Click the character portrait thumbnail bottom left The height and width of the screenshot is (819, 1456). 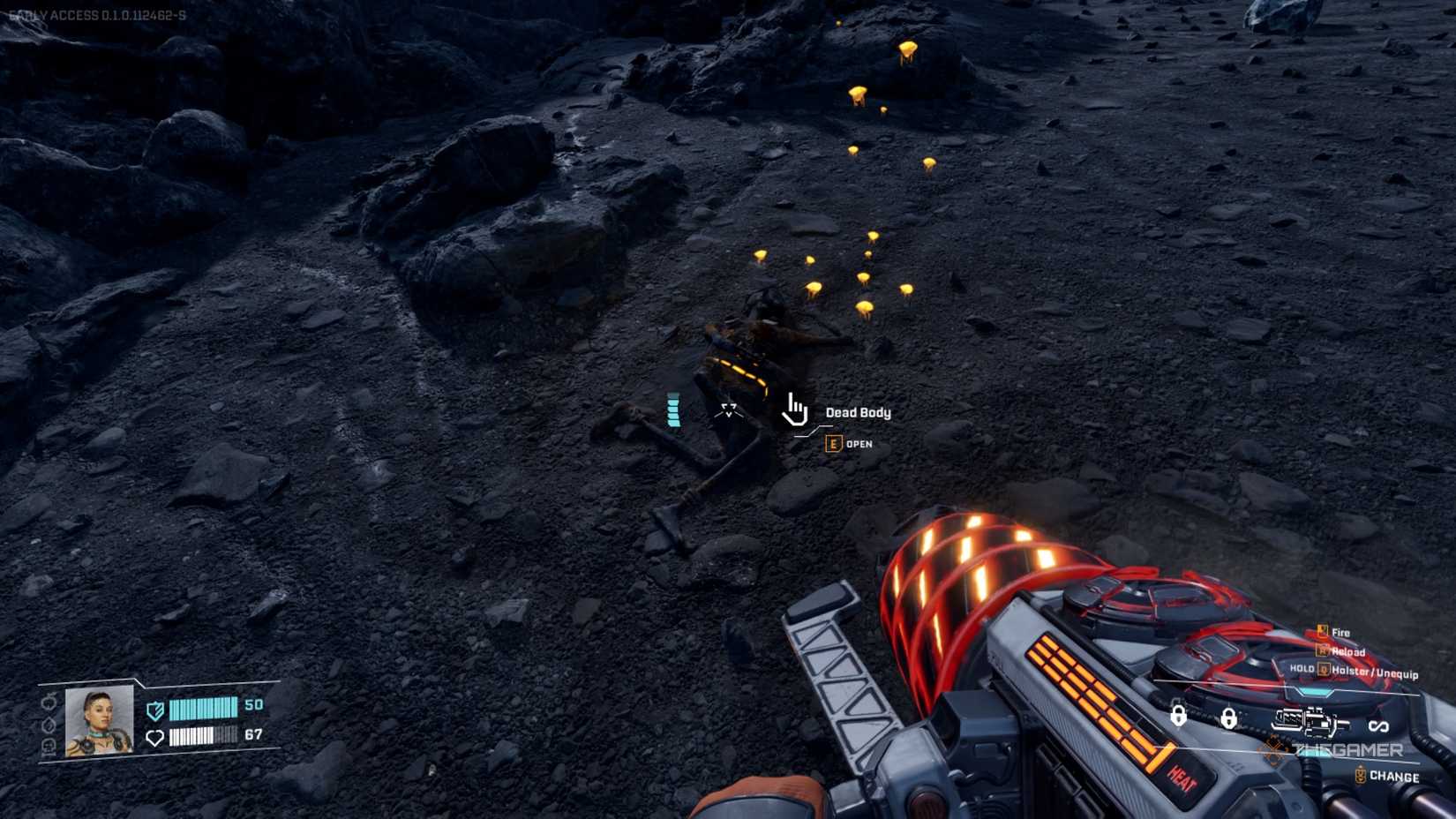tap(98, 723)
